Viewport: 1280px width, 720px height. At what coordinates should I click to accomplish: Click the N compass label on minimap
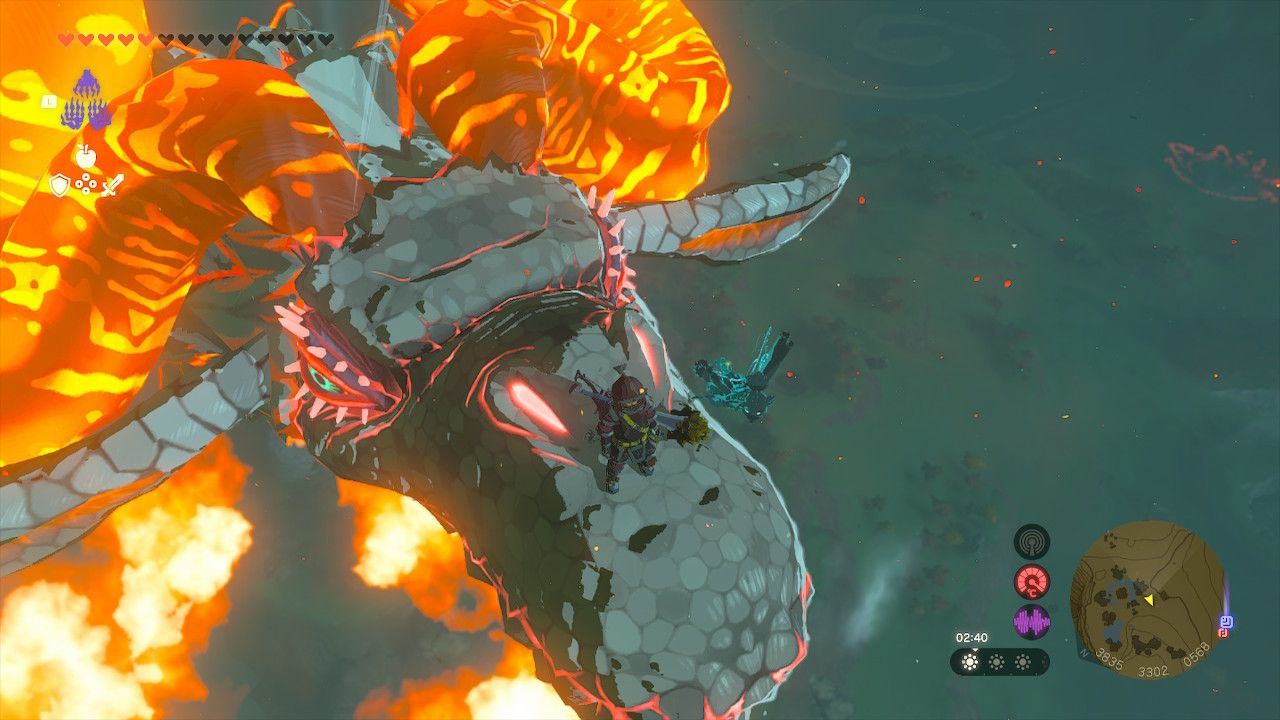click(x=1084, y=654)
